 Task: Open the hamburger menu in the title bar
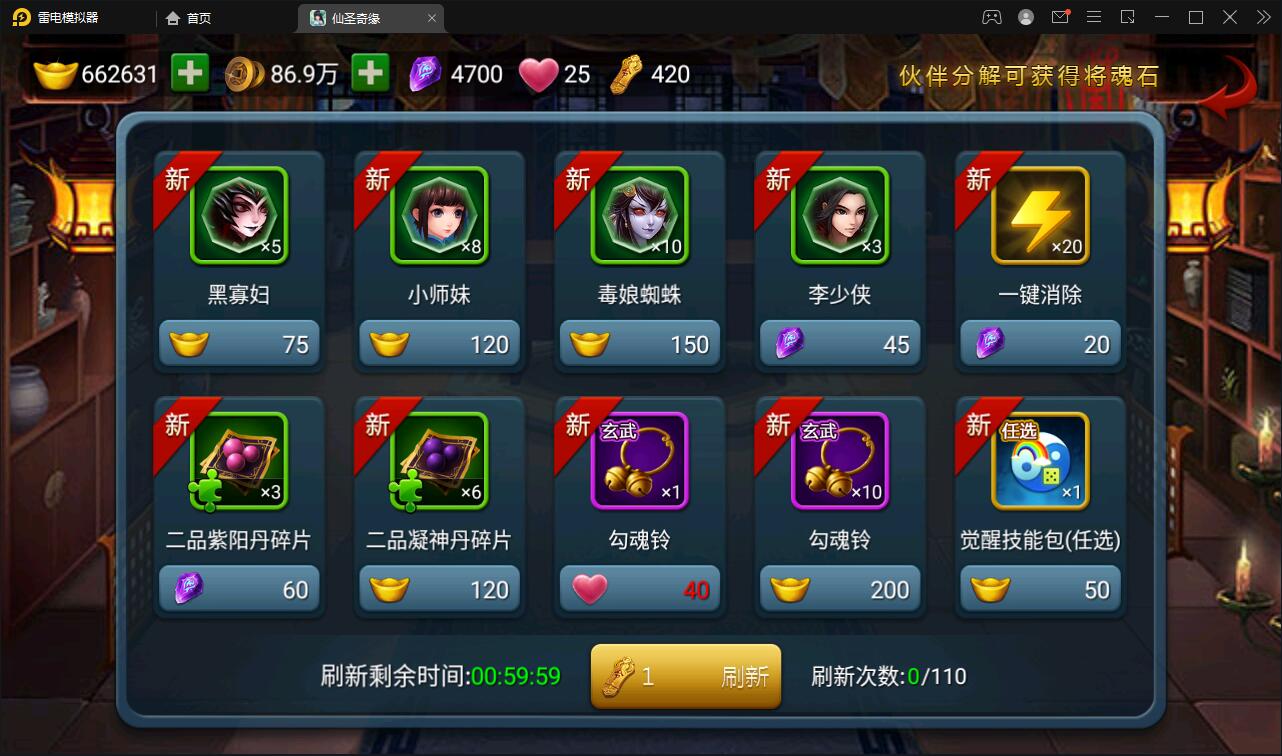1095,17
